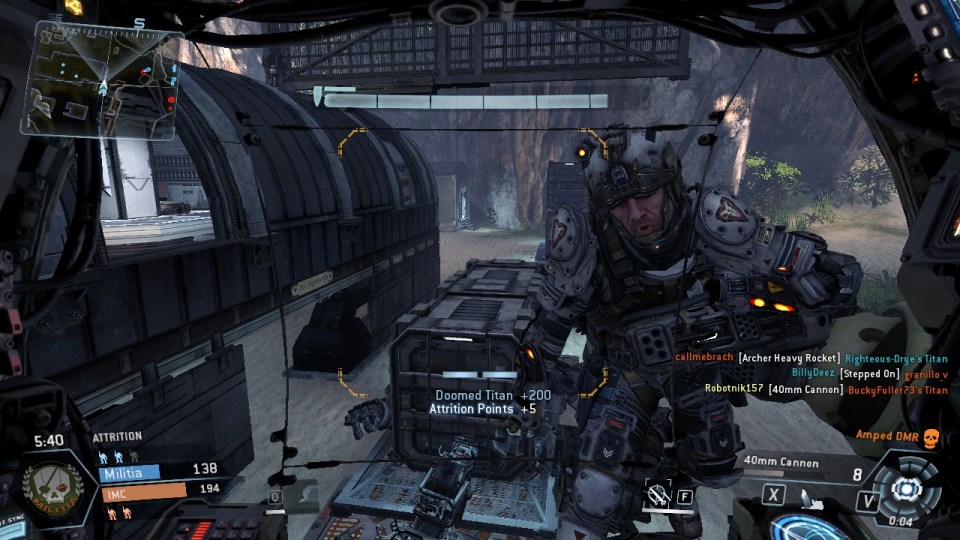Select the Militia skull faction emblem
This screenshot has height=540, width=960.
point(52,490)
